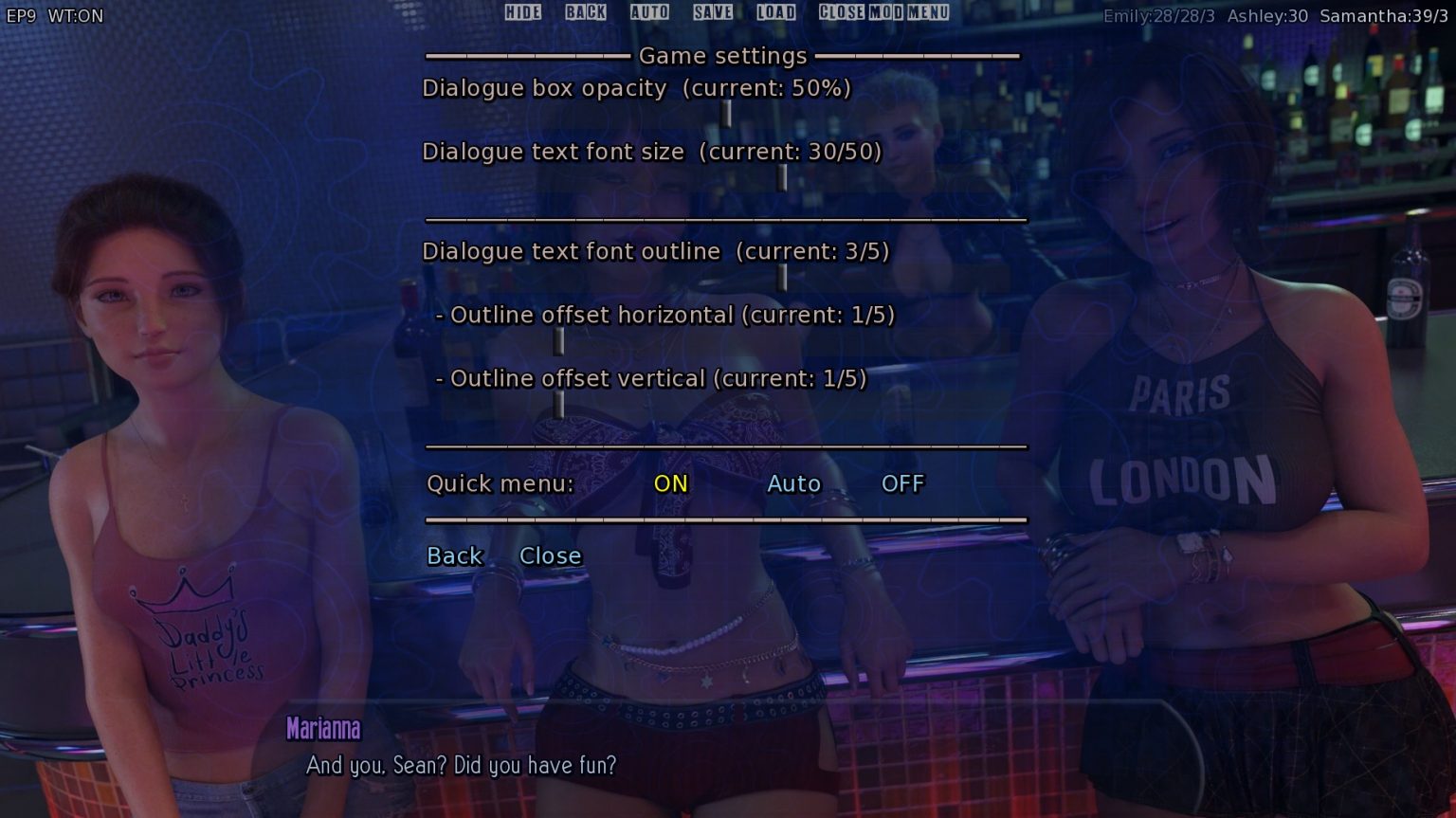1456x818 pixels.
Task: Open the MOD MENU from the toolbar
Action: (x=908, y=12)
